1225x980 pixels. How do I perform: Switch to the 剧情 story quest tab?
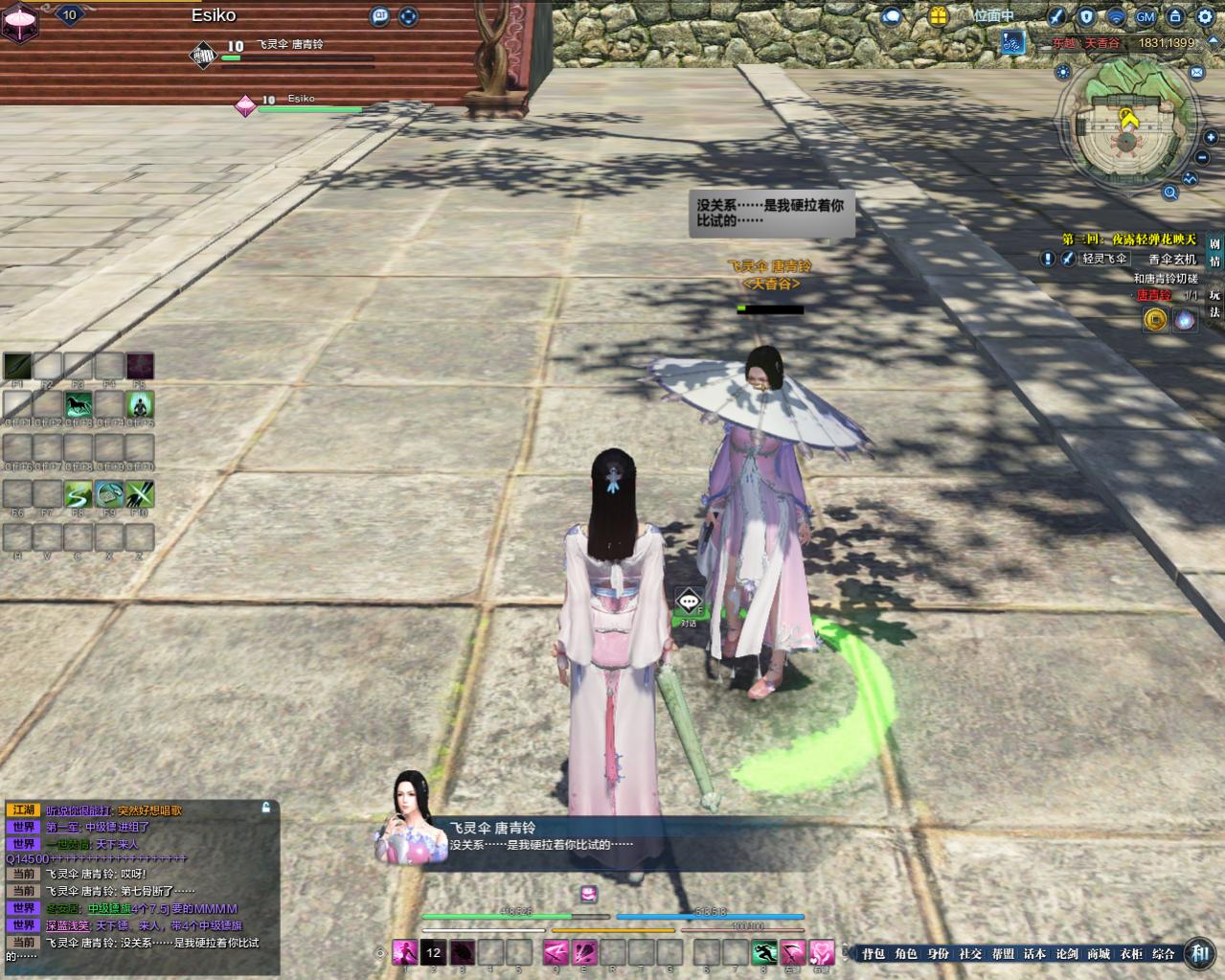1214,253
